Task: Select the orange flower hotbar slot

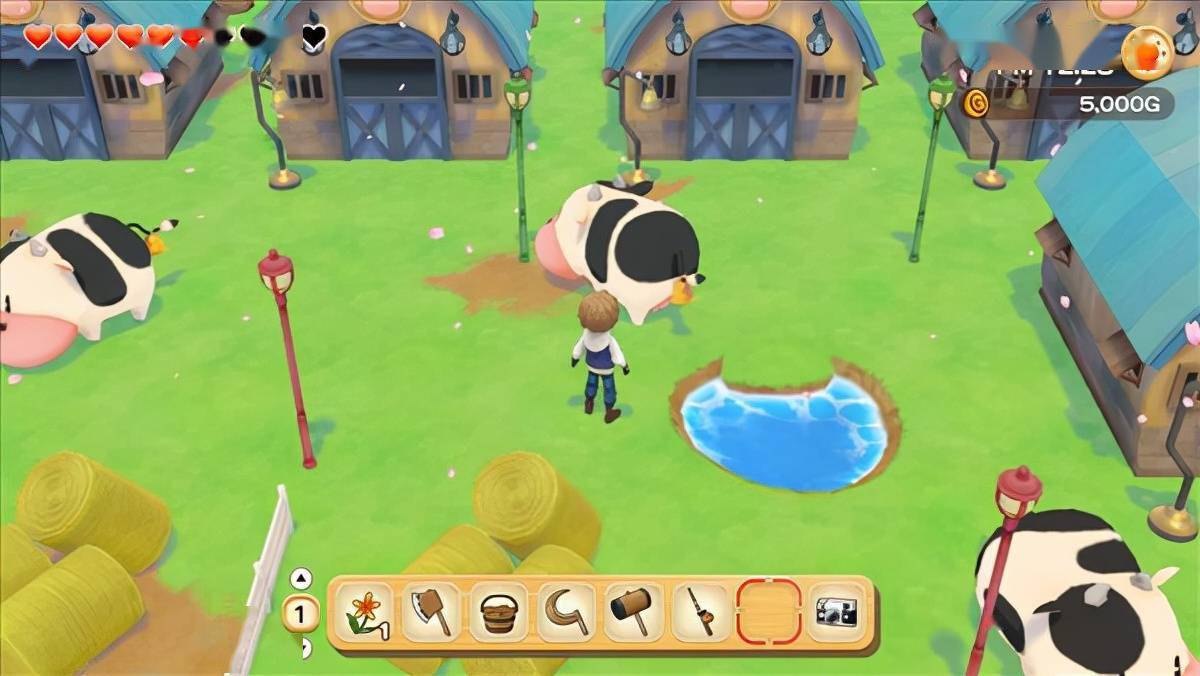Action: (x=364, y=612)
